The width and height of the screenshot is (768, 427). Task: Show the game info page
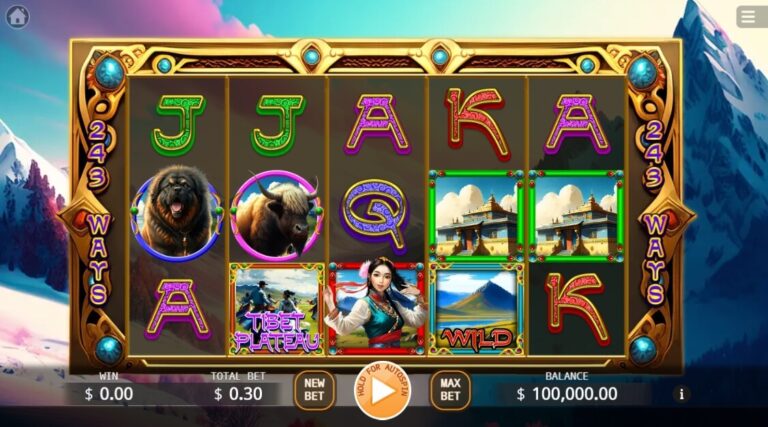[682, 394]
